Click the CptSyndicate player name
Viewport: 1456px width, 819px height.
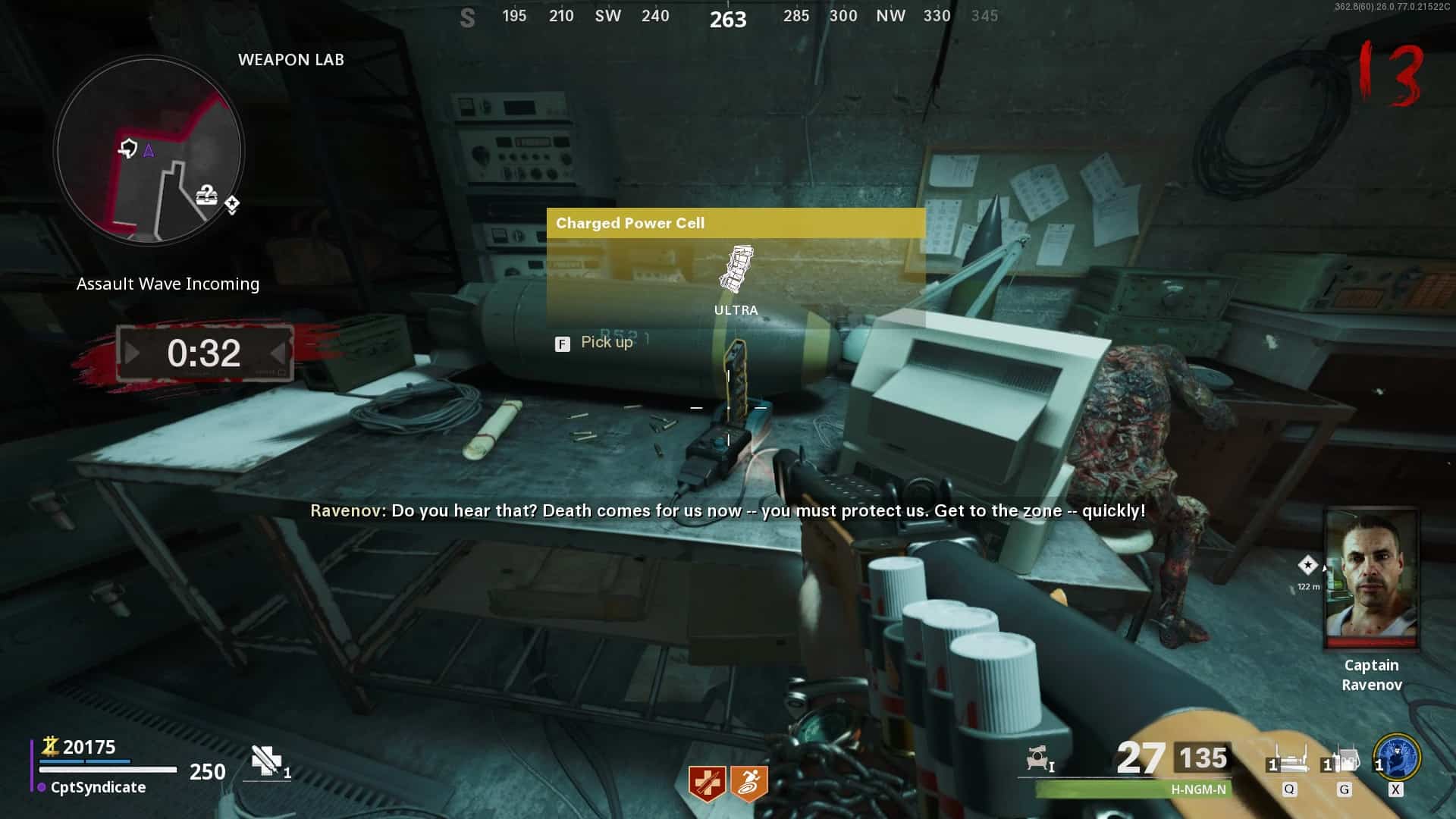98,787
